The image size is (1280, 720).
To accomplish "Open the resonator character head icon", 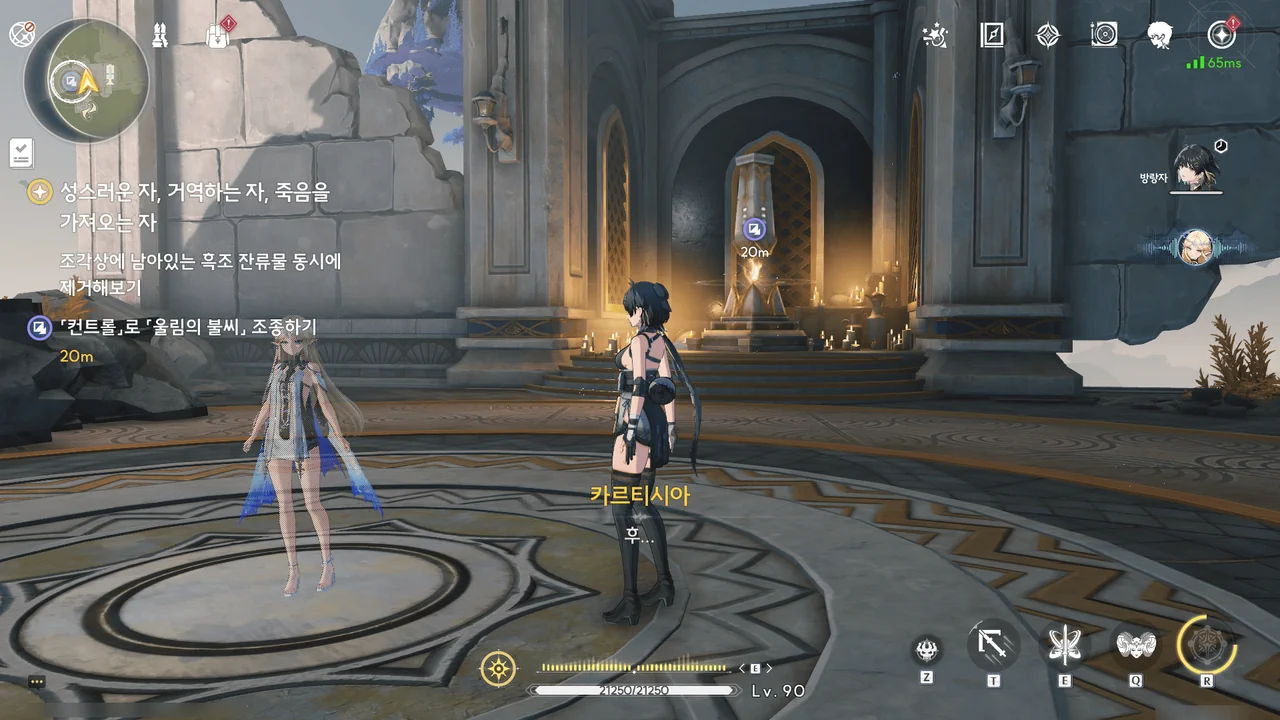I will [1160, 35].
